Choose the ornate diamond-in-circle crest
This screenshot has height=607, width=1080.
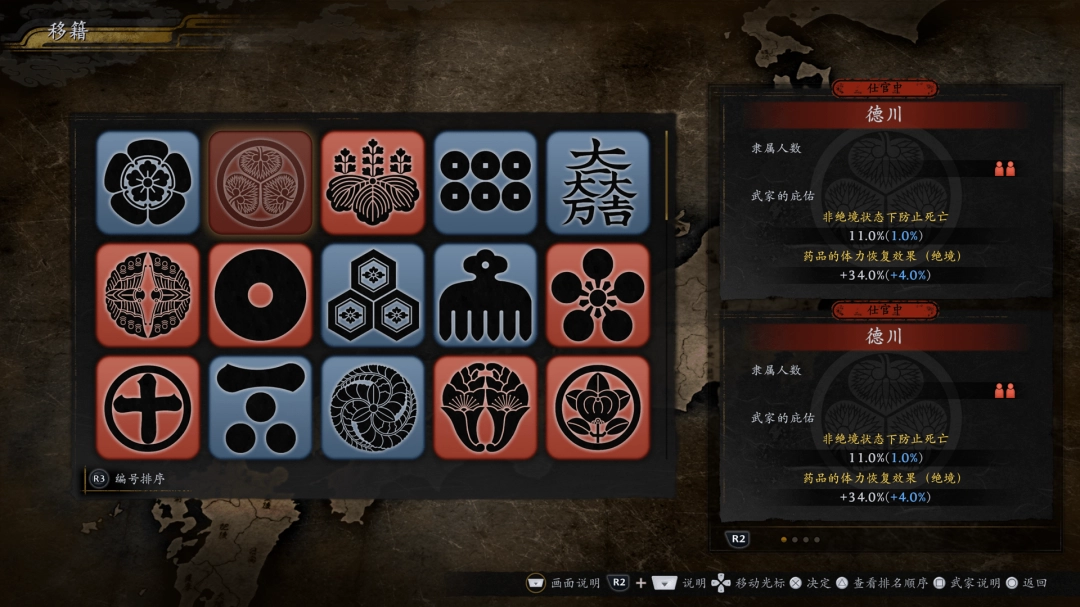(x=148, y=295)
